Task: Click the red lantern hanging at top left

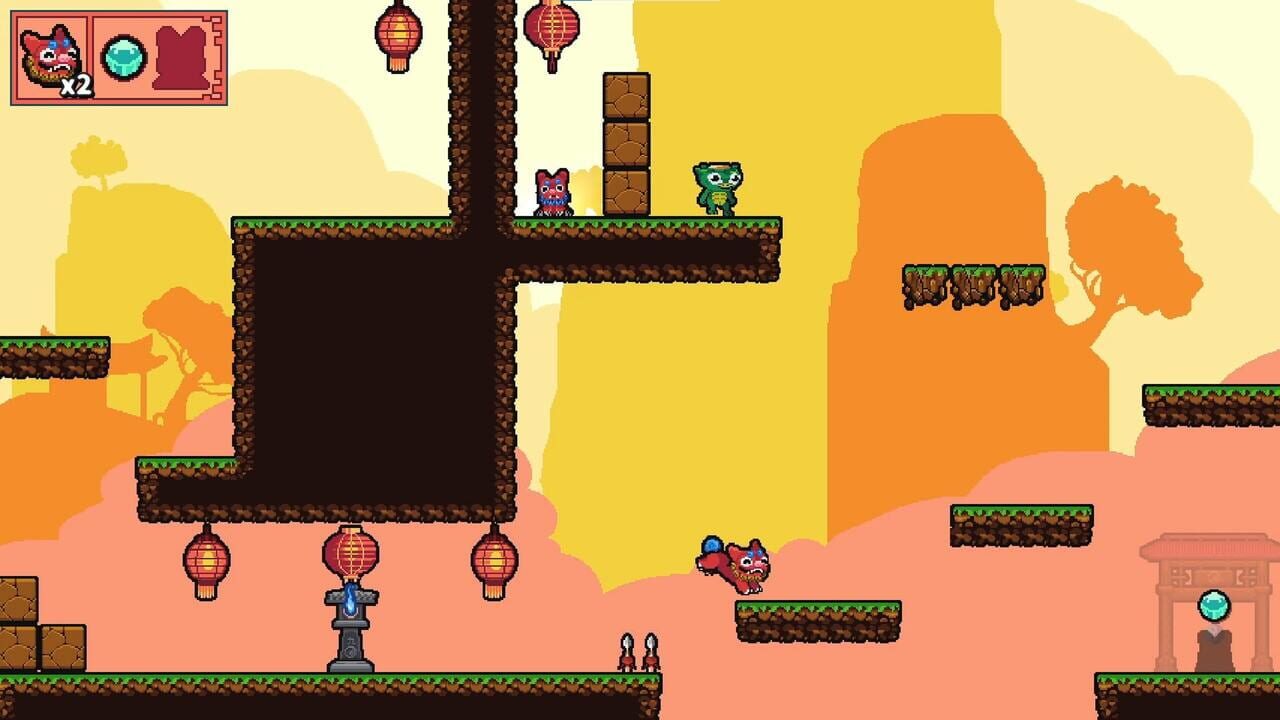Action: [399, 30]
